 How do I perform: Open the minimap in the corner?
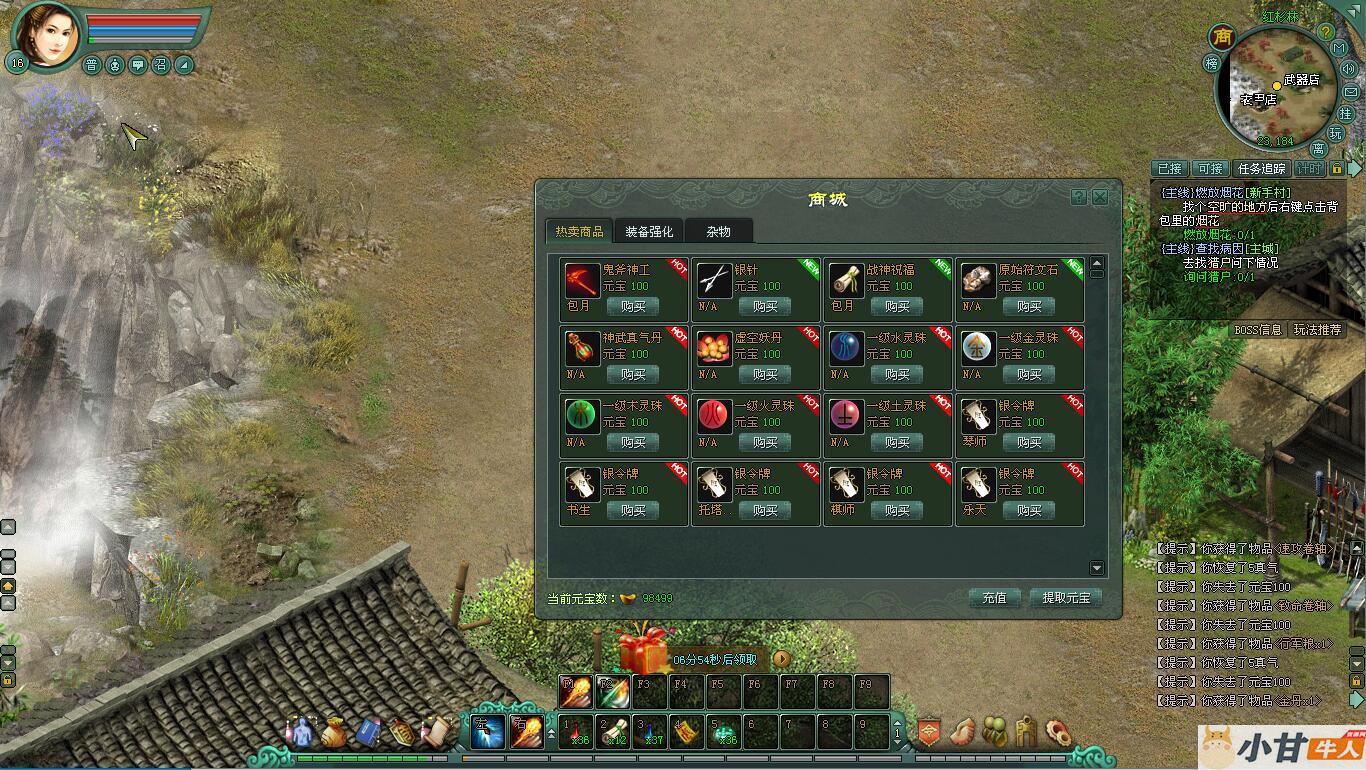[1277, 88]
